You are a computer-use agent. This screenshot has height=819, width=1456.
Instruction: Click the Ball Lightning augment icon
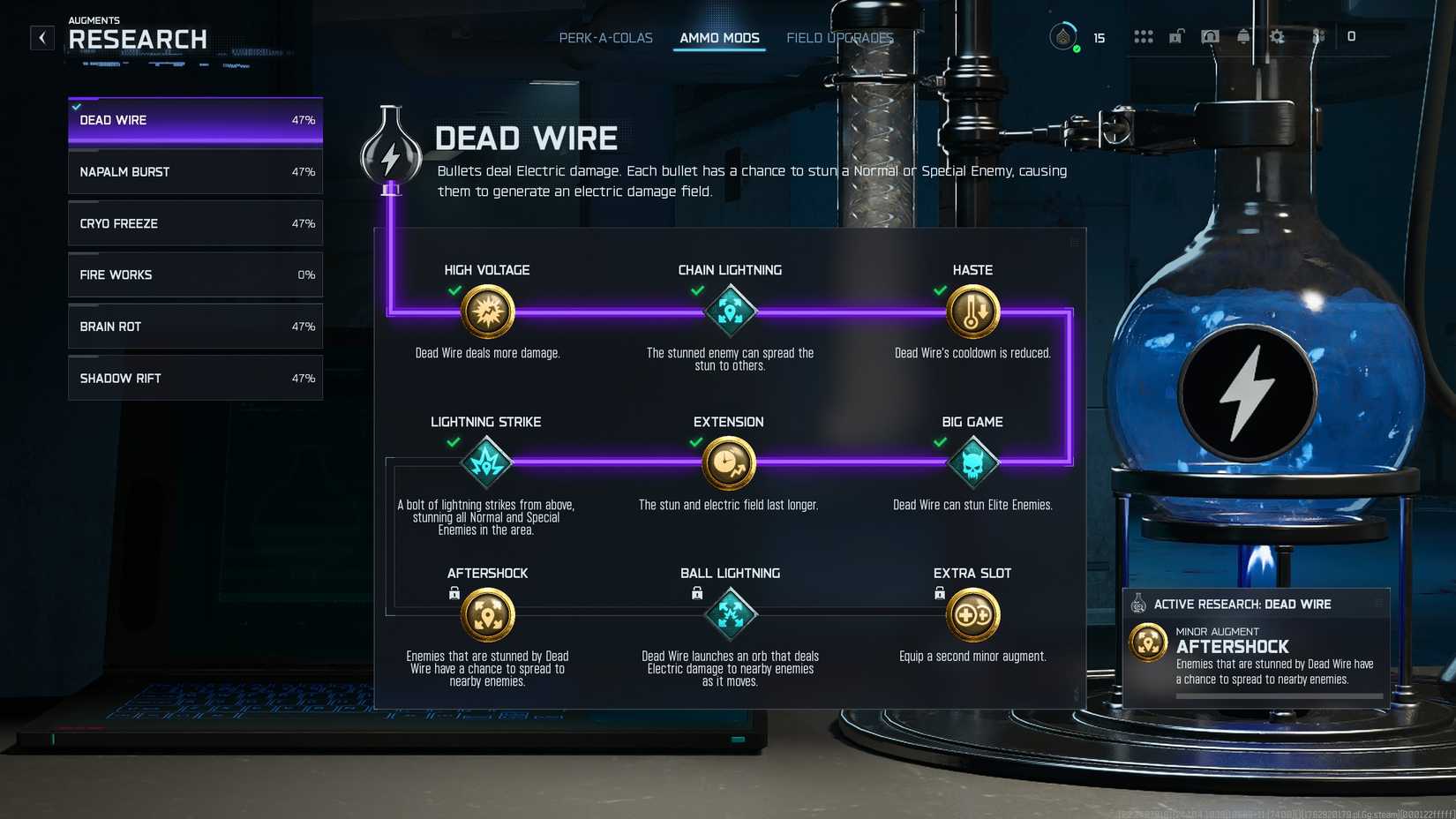click(x=729, y=612)
